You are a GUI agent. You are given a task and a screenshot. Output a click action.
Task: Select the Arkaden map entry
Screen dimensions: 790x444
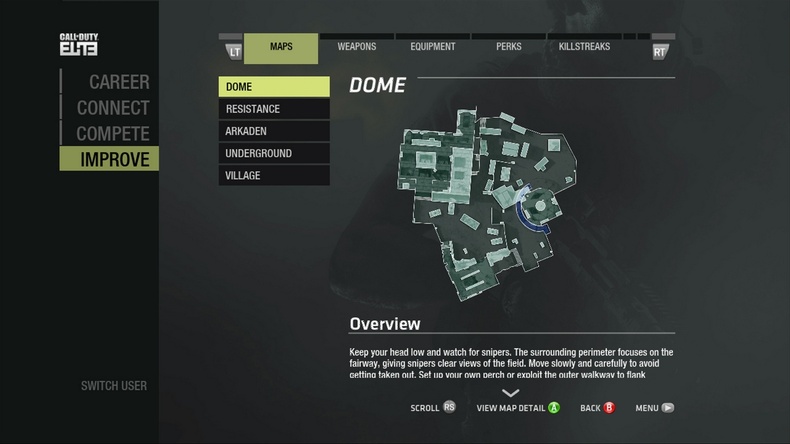[274, 131]
